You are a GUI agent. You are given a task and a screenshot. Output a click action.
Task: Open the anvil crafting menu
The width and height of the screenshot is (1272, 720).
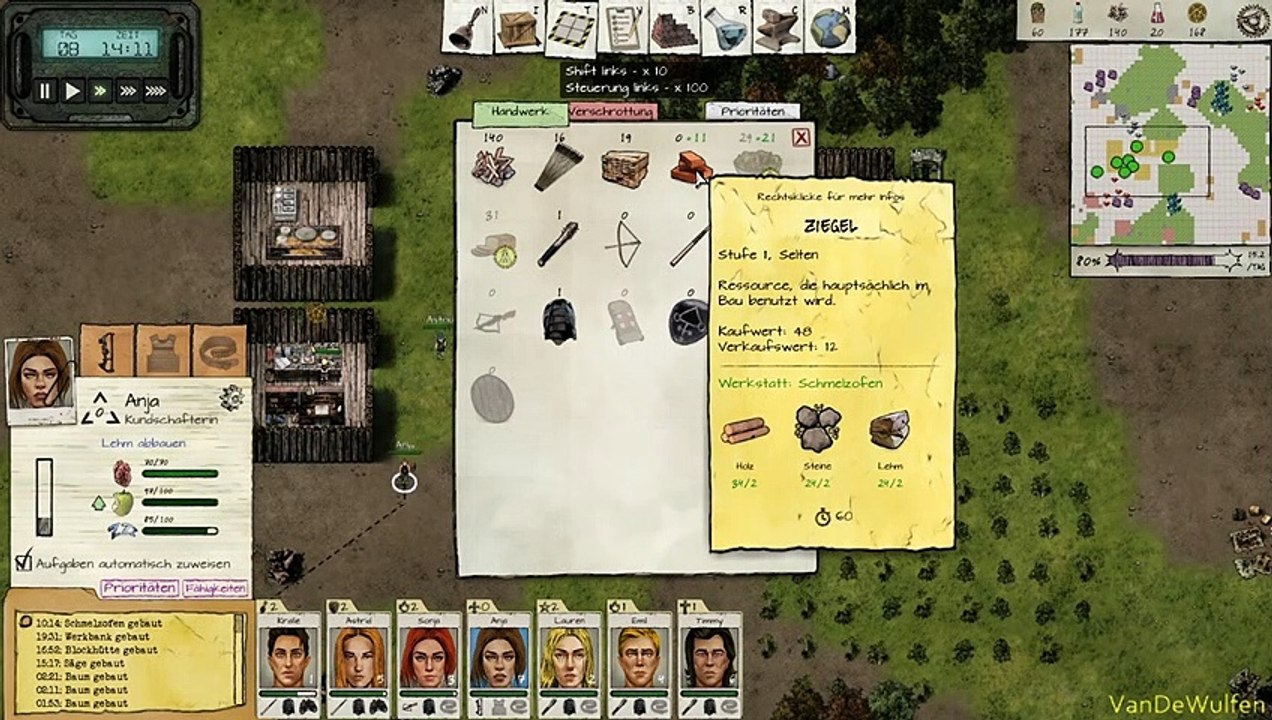click(778, 28)
